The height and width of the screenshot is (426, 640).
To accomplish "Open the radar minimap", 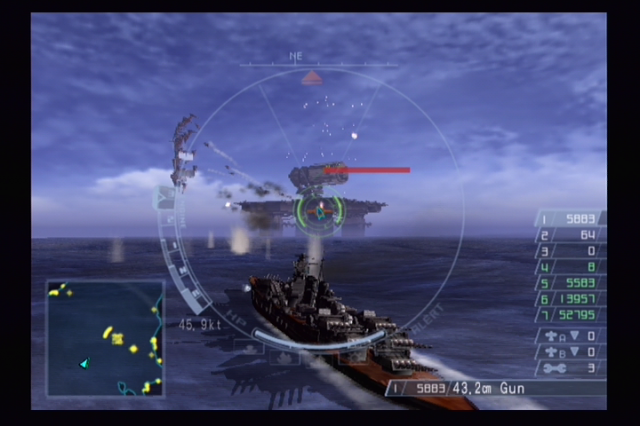I will (x=105, y=337).
